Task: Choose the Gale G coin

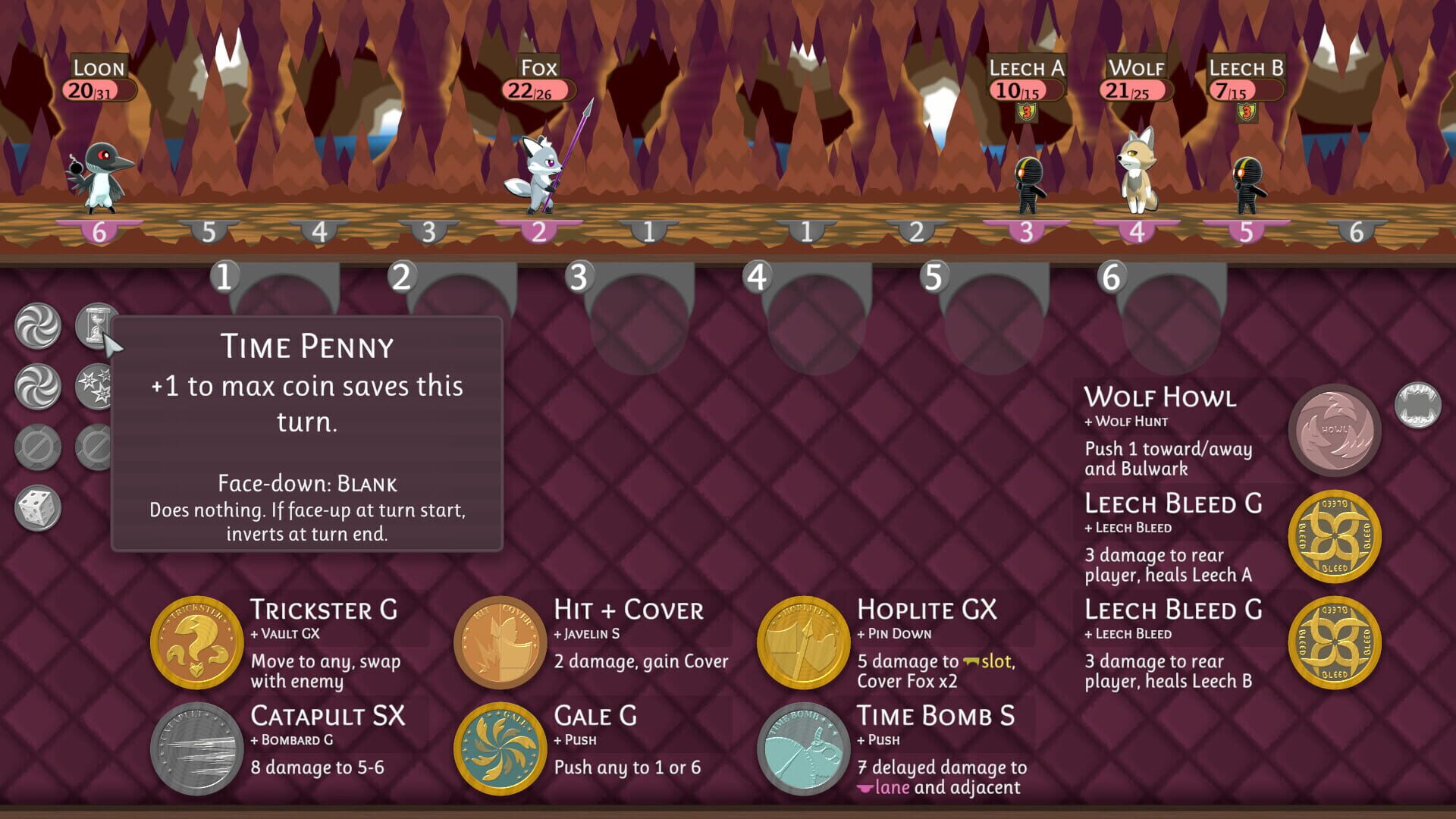Action: (x=500, y=749)
